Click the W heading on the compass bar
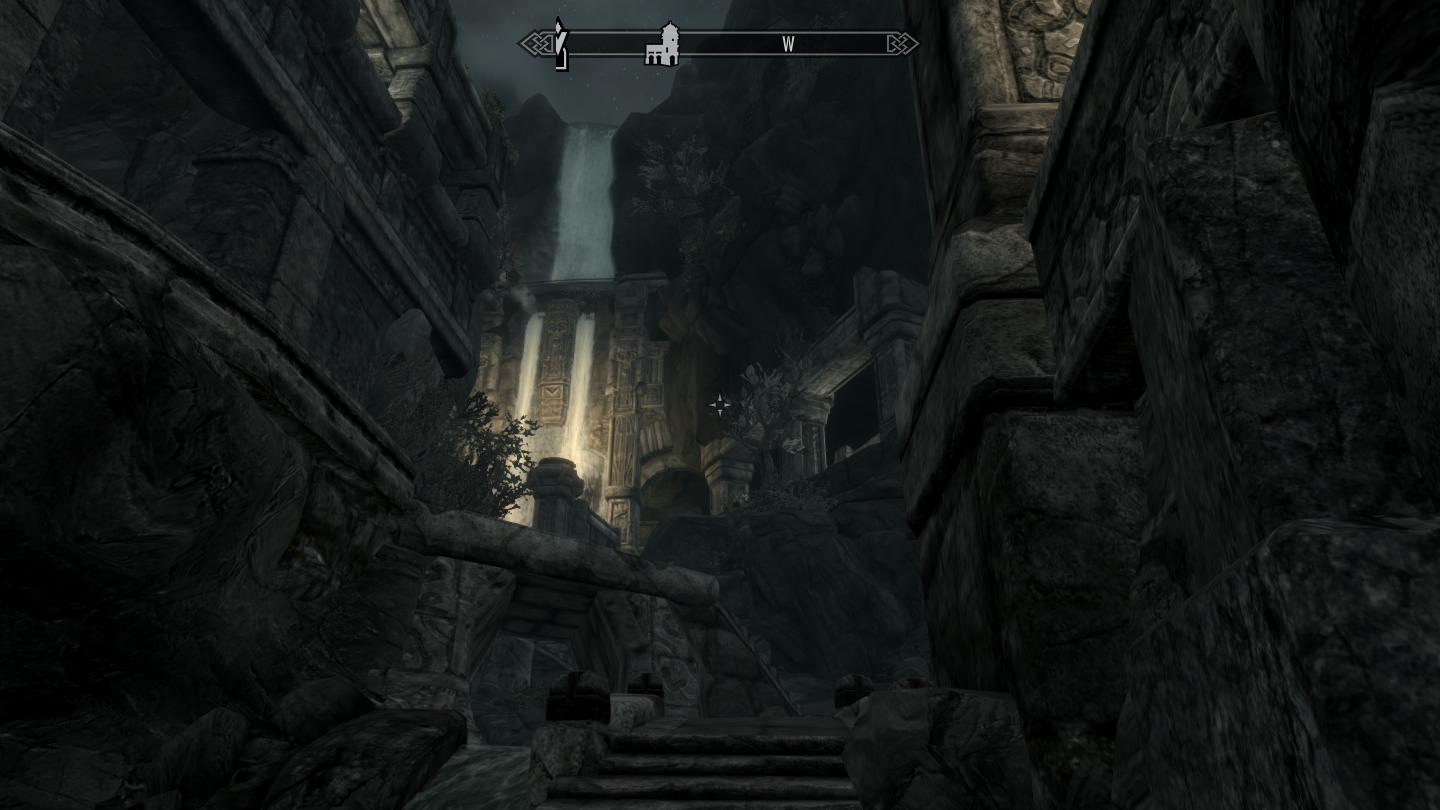Image resolution: width=1440 pixels, height=810 pixels. (788, 45)
